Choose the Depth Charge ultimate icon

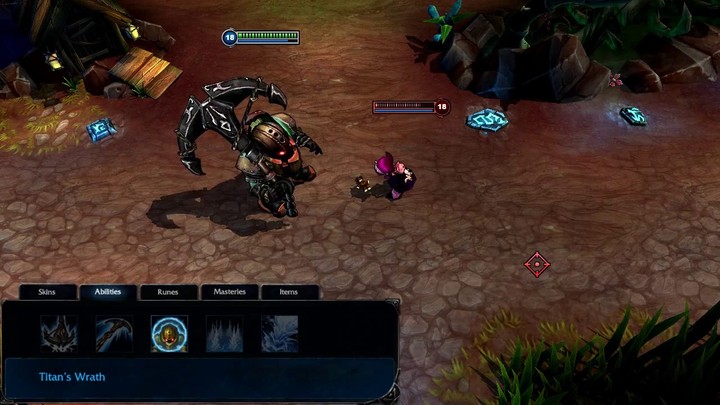(x=279, y=334)
